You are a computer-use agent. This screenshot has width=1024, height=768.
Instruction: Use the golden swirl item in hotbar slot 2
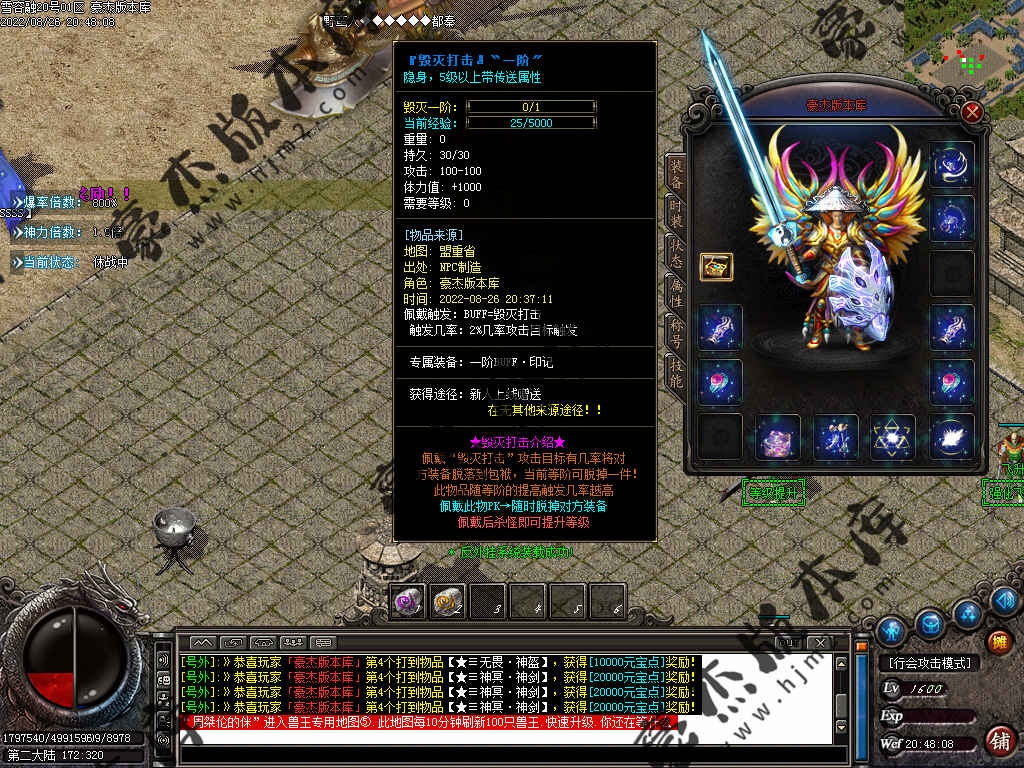(x=447, y=601)
